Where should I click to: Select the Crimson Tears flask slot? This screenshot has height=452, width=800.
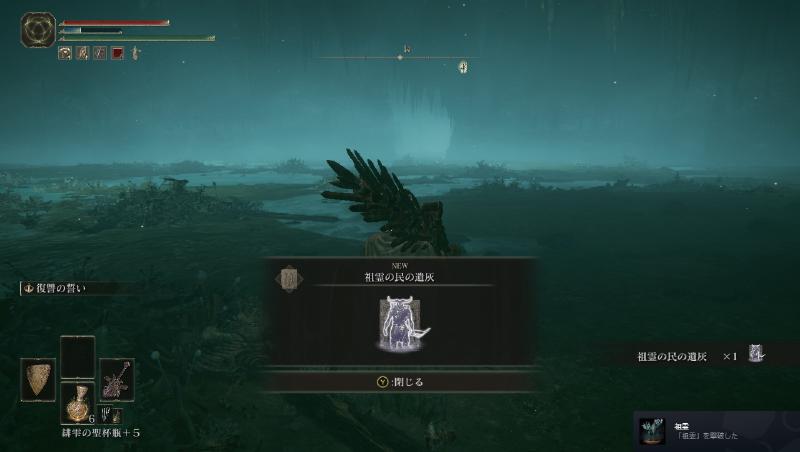pos(77,402)
